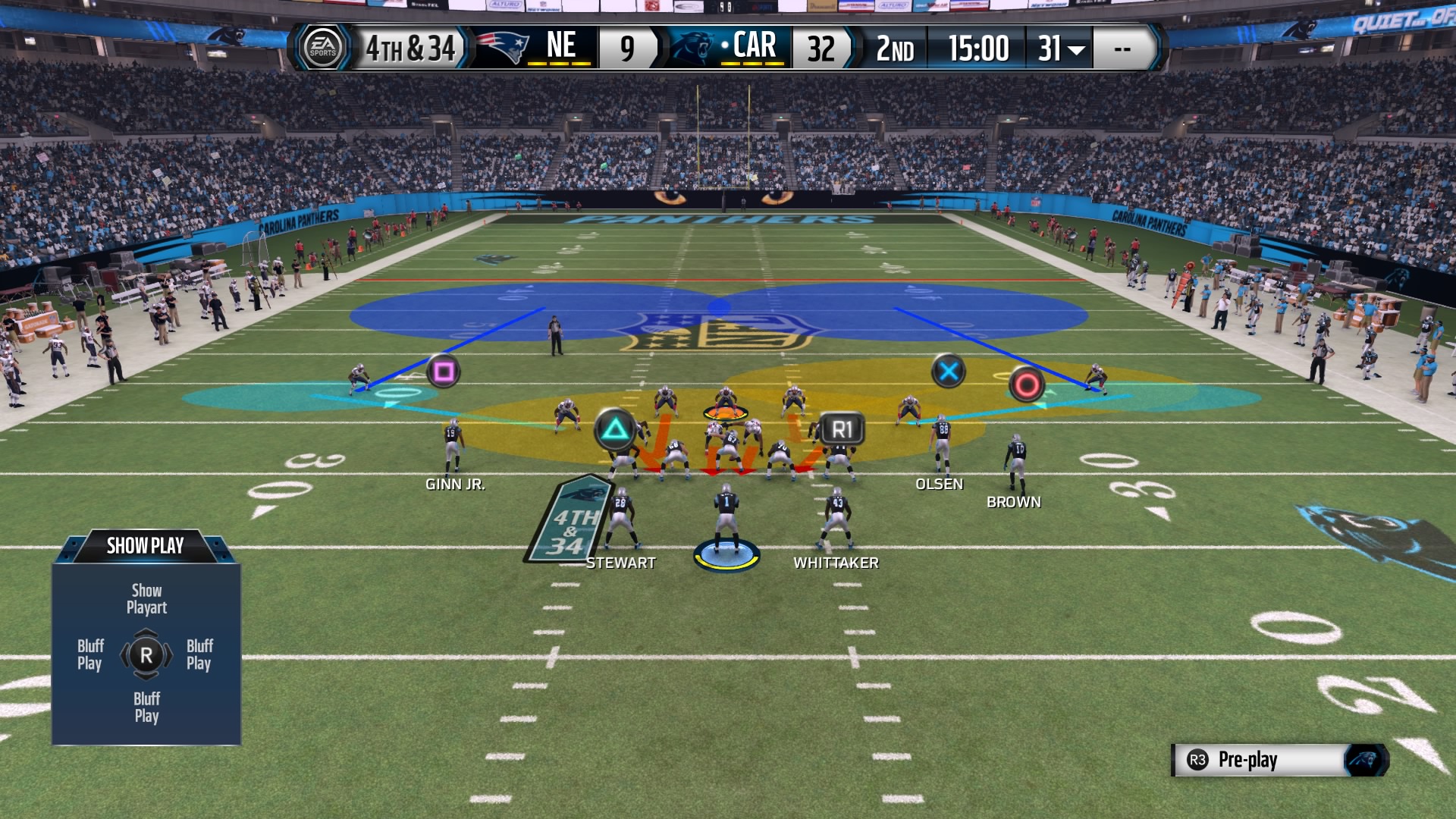Select the bottom Bluff Play option
The width and height of the screenshot is (1456, 819).
[145, 706]
